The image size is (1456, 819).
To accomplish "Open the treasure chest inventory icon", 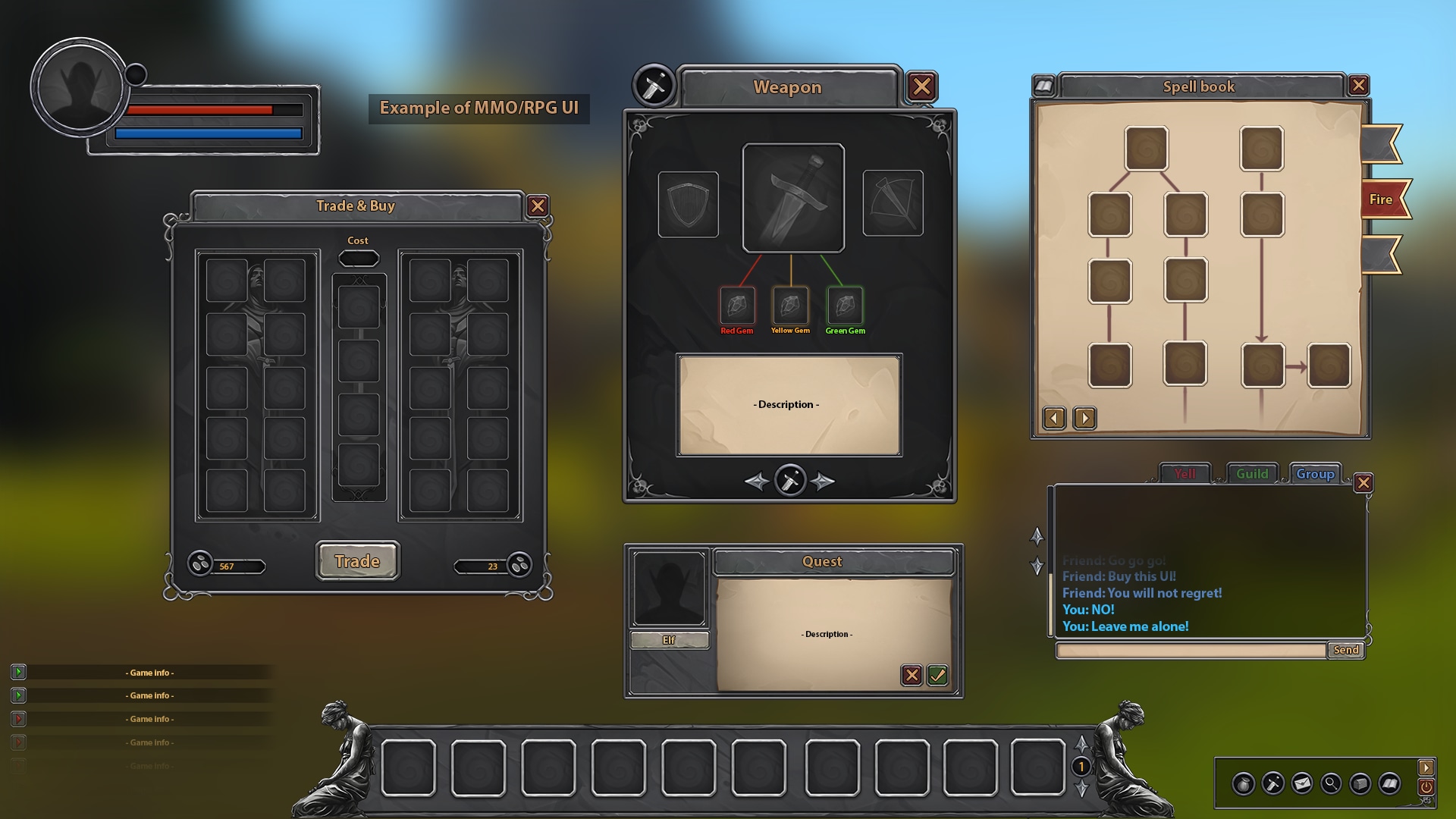I will (x=1360, y=783).
